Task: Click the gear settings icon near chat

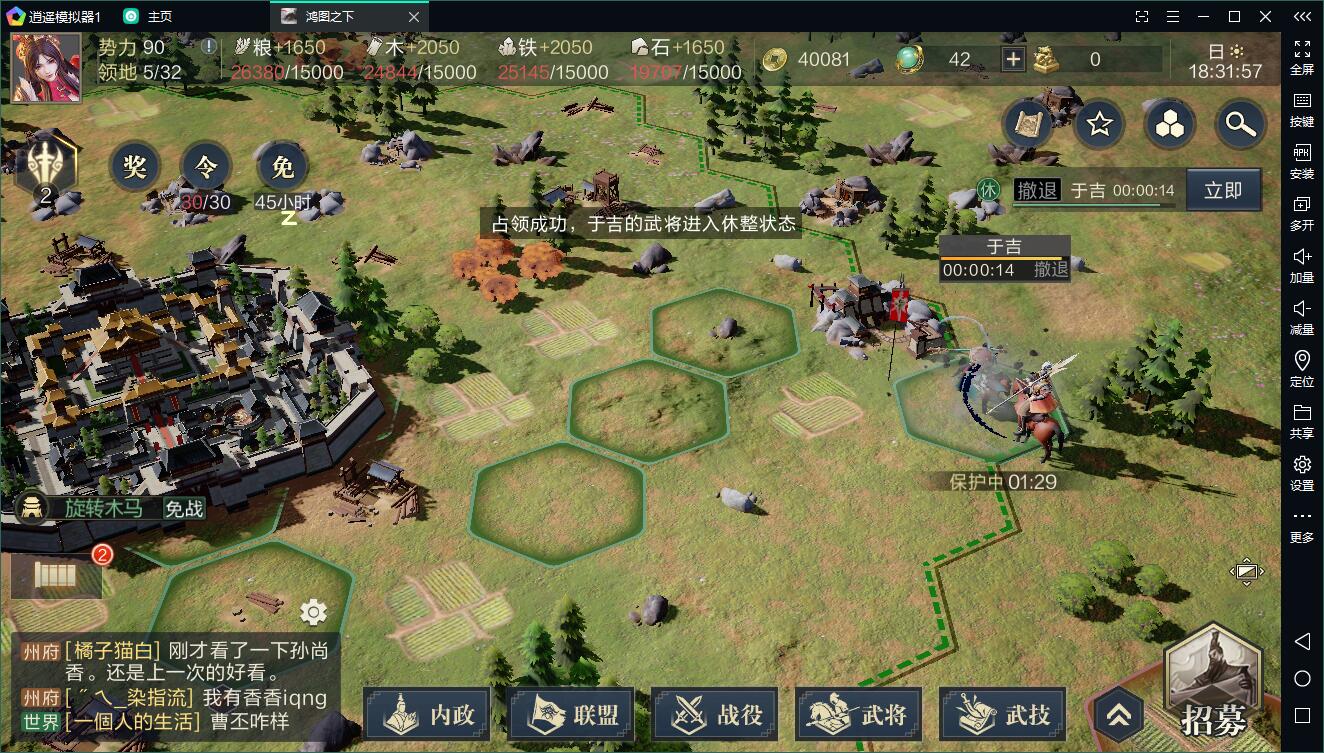Action: [313, 612]
